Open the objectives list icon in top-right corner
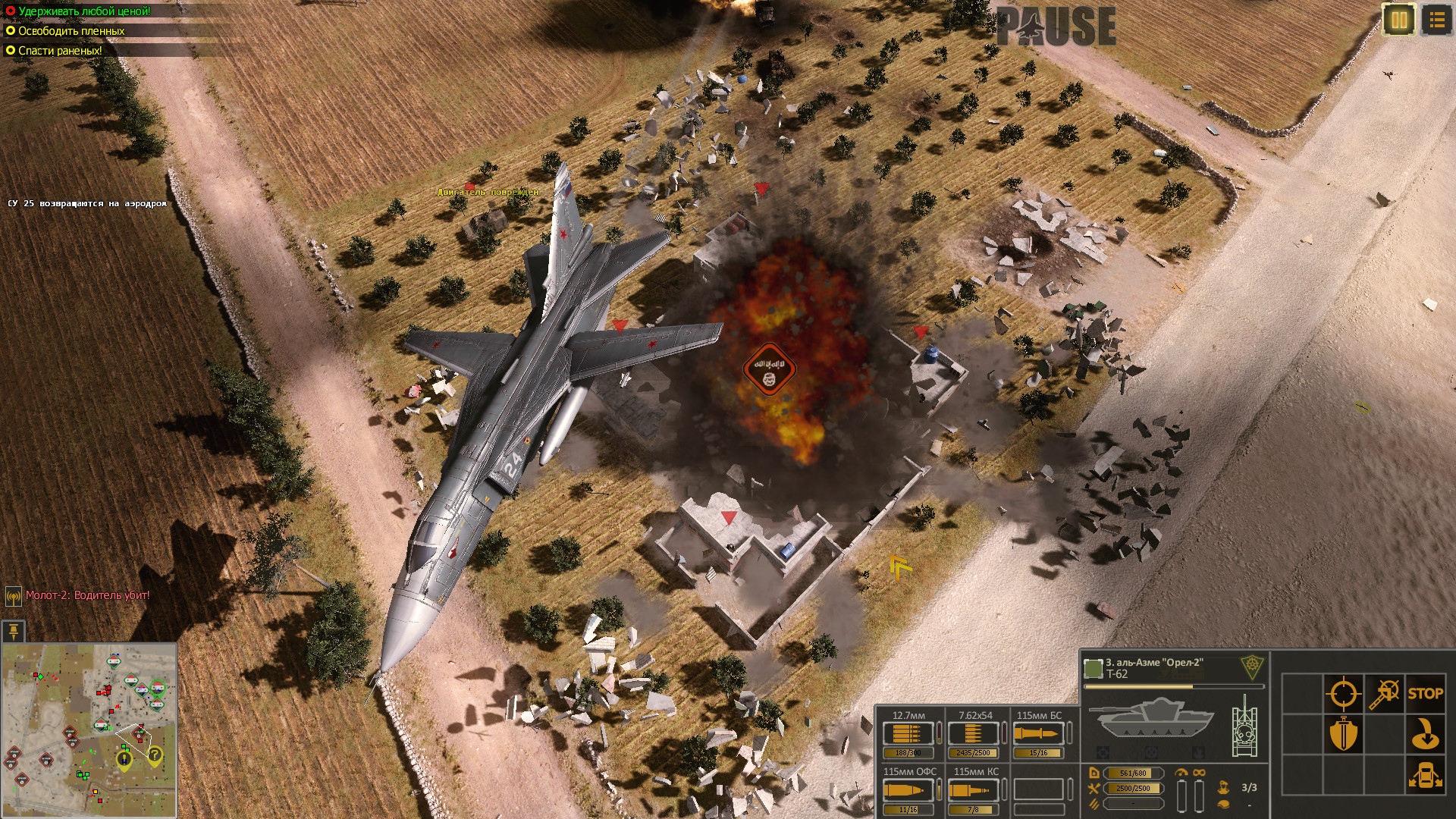Viewport: 1456px width, 819px height. [1437, 20]
